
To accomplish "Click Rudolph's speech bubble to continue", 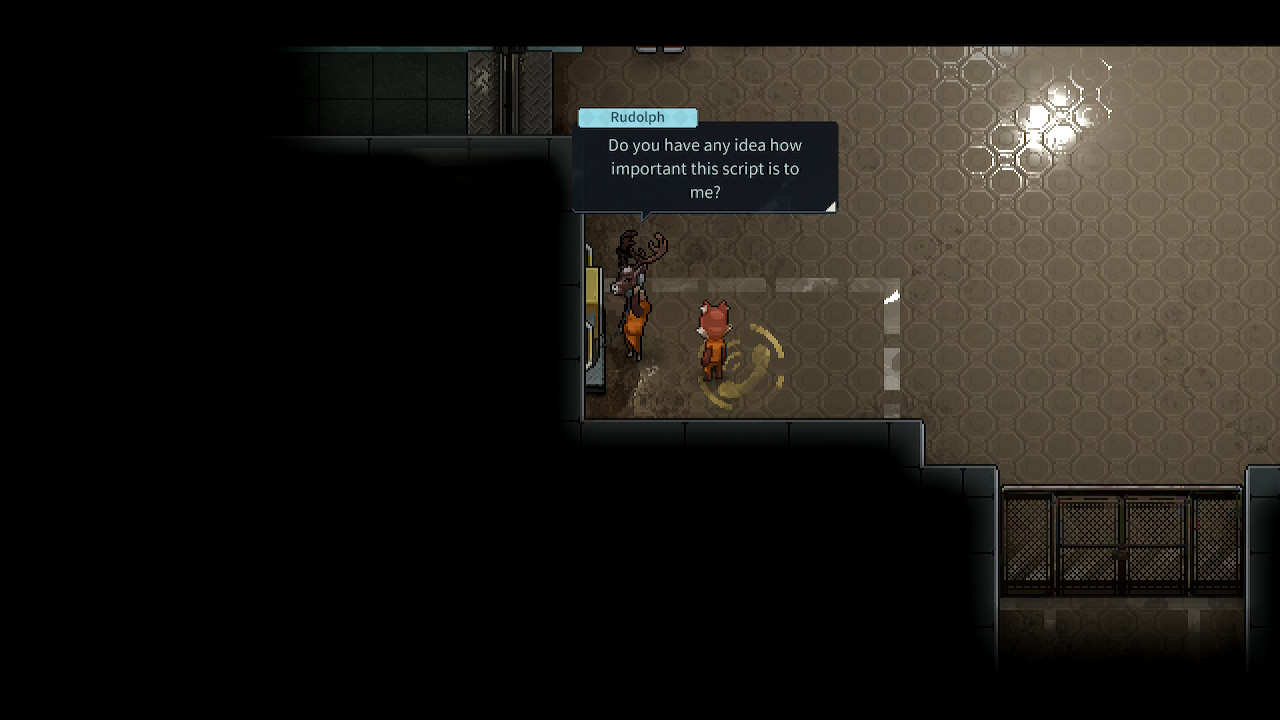I will point(705,168).
